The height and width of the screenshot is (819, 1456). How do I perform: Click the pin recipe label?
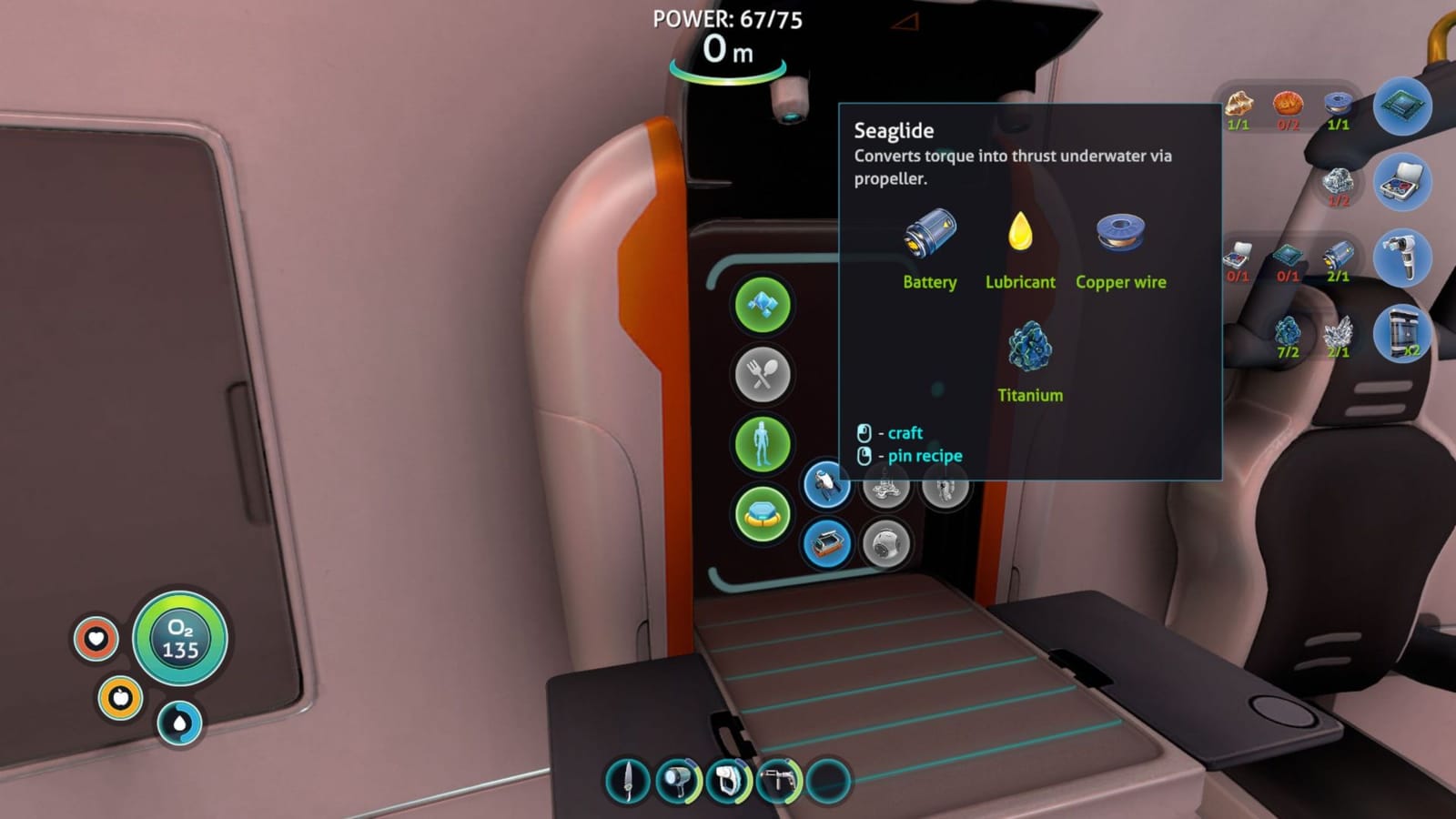point(925,455)
